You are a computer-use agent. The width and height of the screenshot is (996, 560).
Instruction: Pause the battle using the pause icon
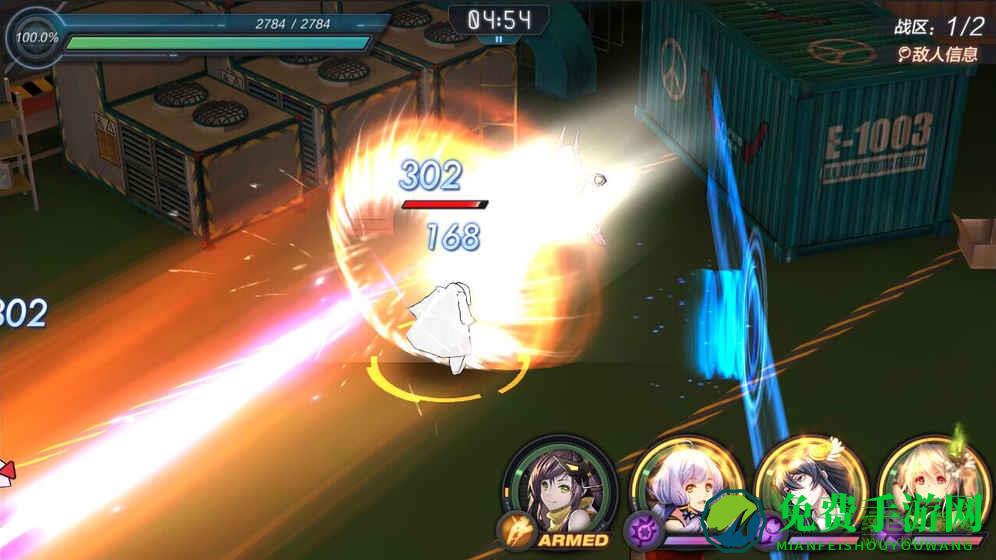pyautogui.click(x=498, y=39)
